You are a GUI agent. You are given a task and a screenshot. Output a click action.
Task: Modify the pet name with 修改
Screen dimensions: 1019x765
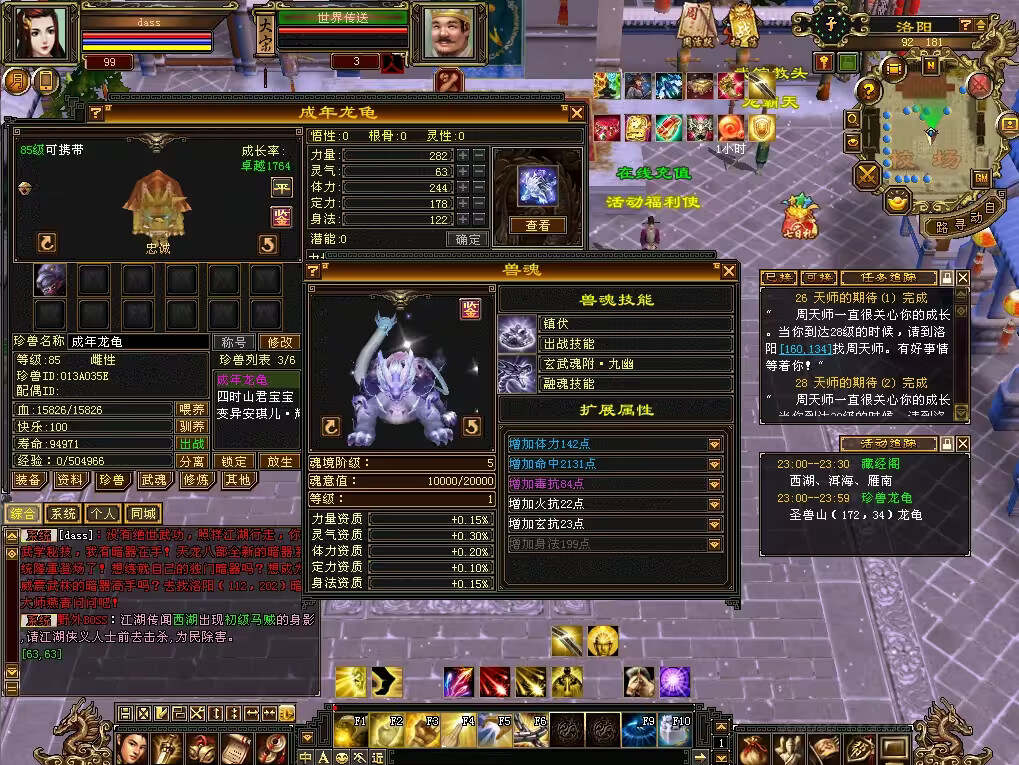click(279, 342)
